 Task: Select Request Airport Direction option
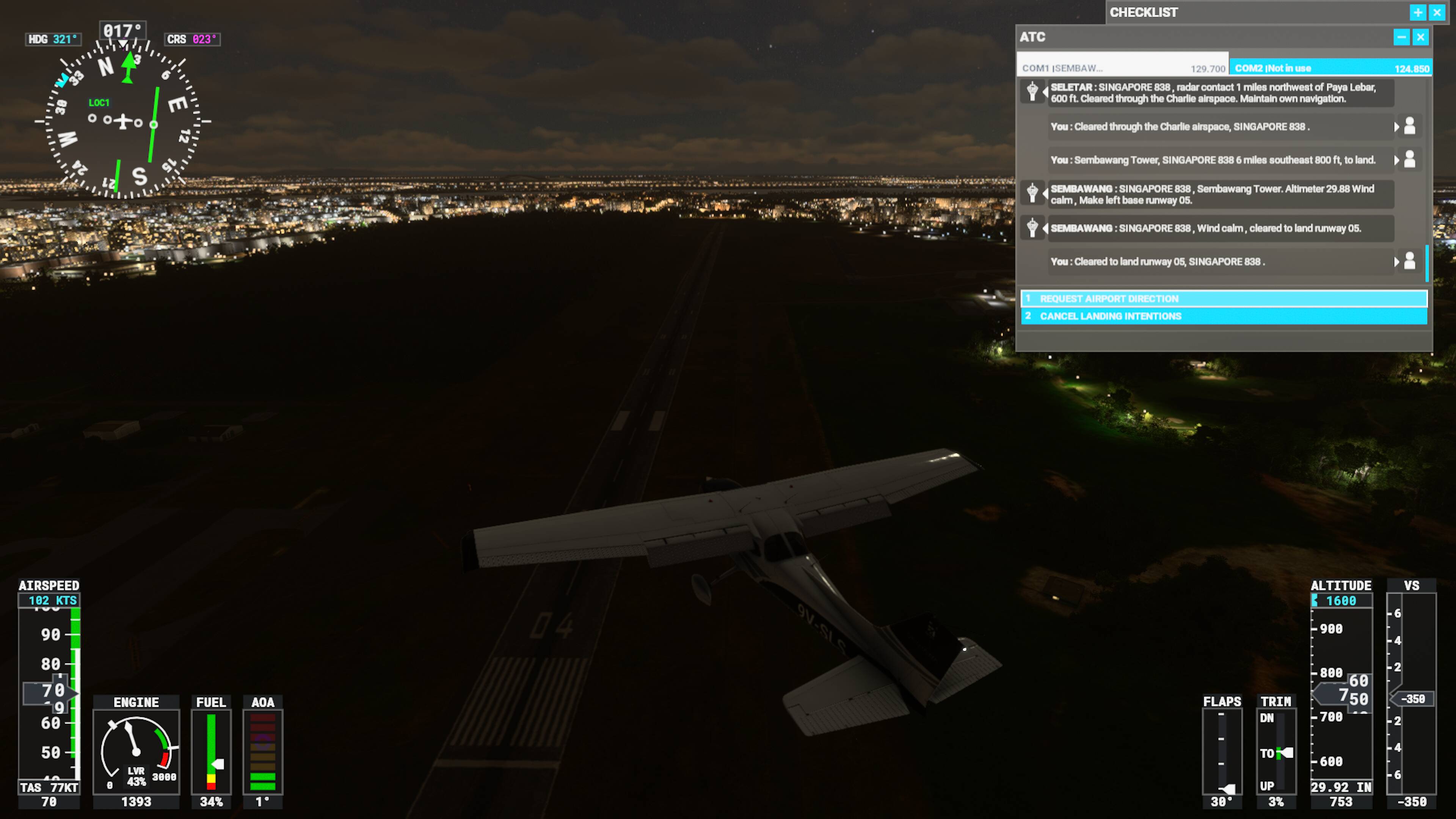tap(1223, 298)
